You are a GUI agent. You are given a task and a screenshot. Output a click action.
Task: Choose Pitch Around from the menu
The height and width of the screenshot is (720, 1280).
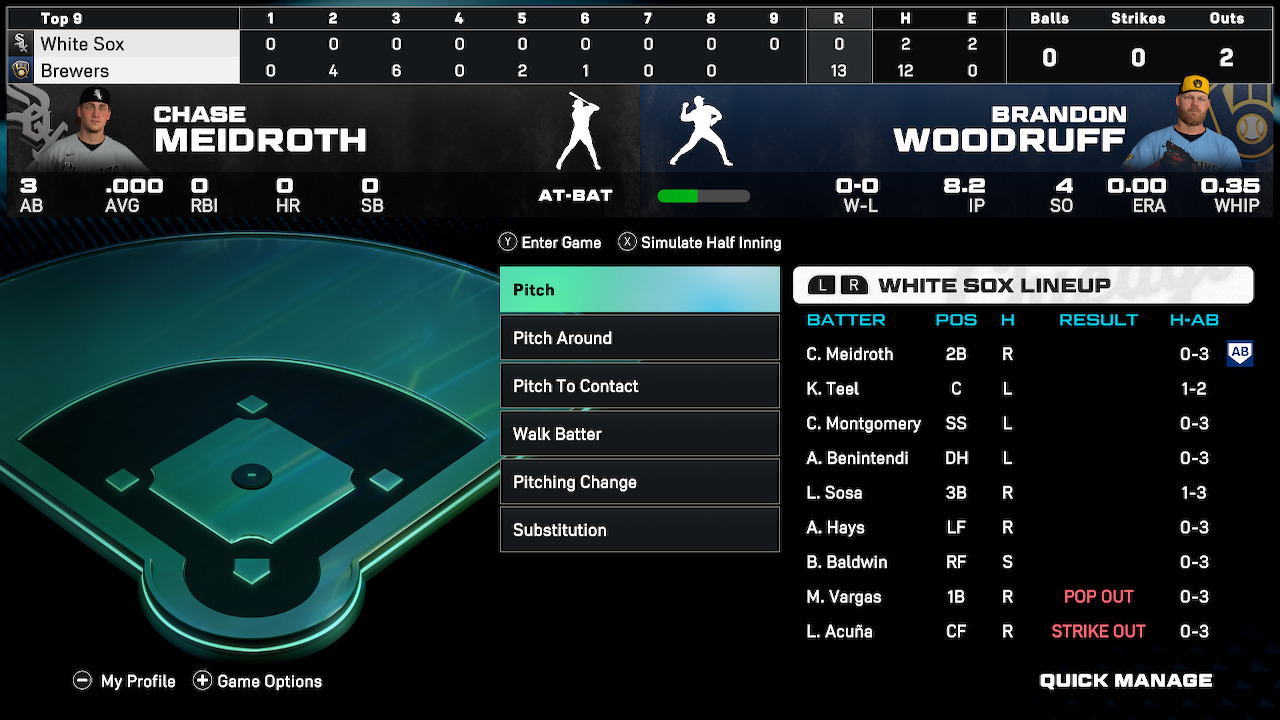click(x=639, y=338)
